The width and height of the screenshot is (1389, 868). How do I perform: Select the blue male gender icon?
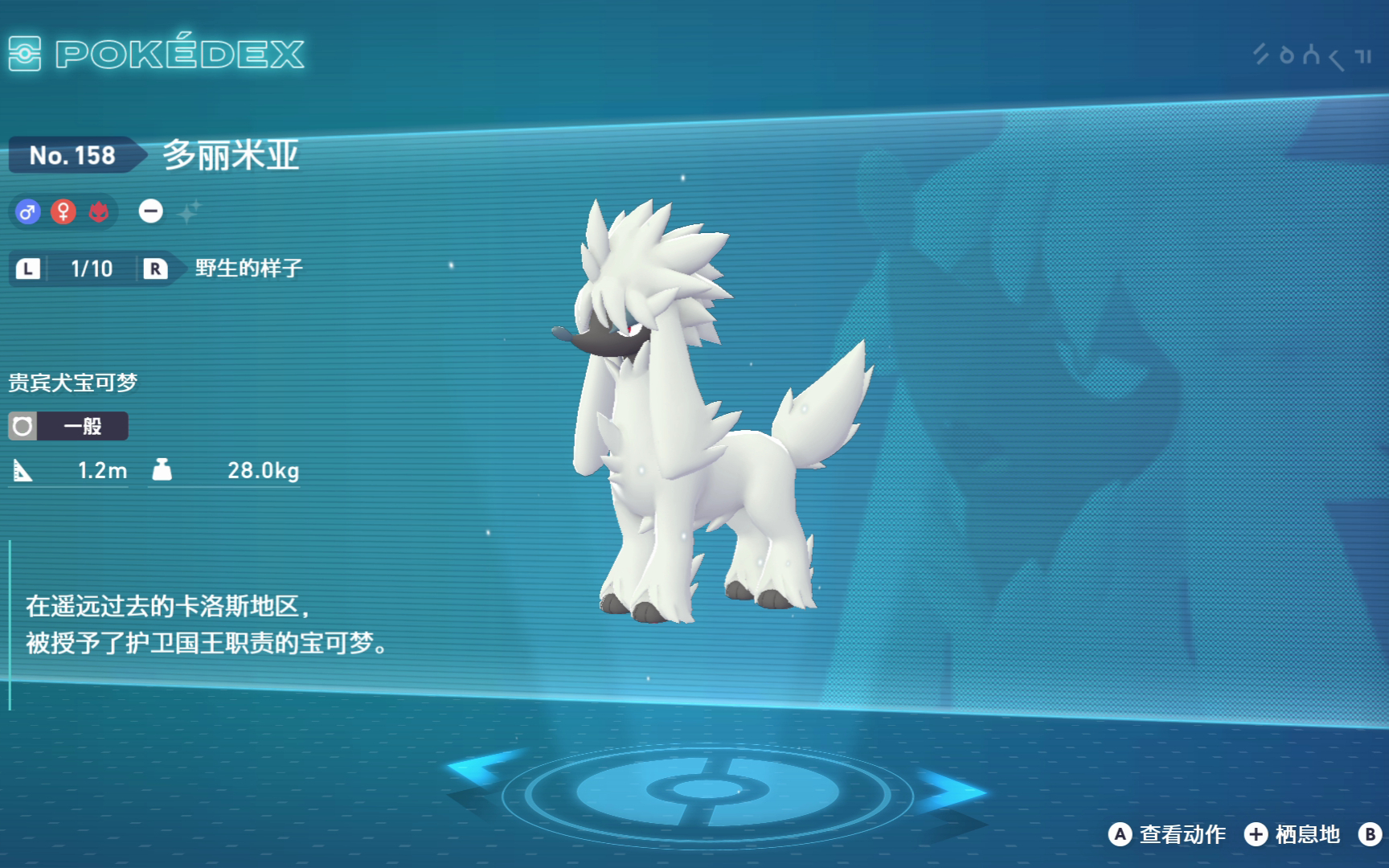click(28, 211)
